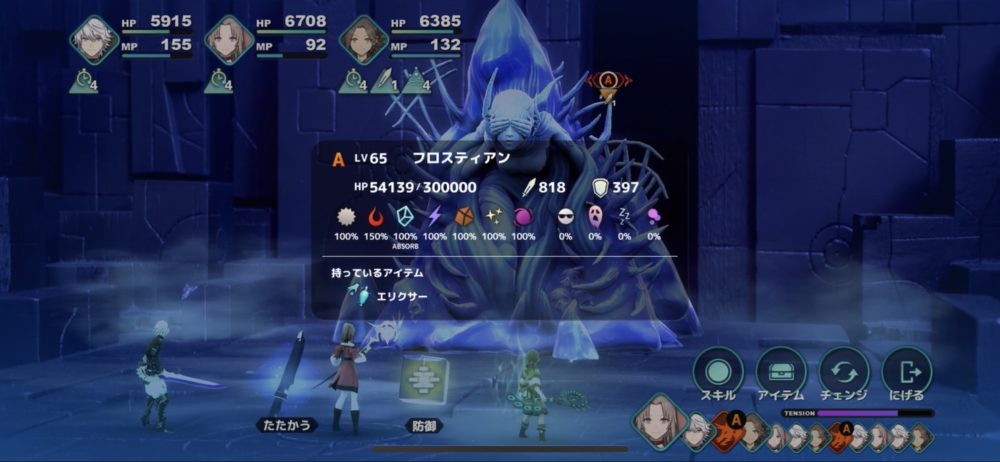This screenshot has height=462, width=1000.
Task: Select the white-haired character portrait at top
Action: click(94, 40)
